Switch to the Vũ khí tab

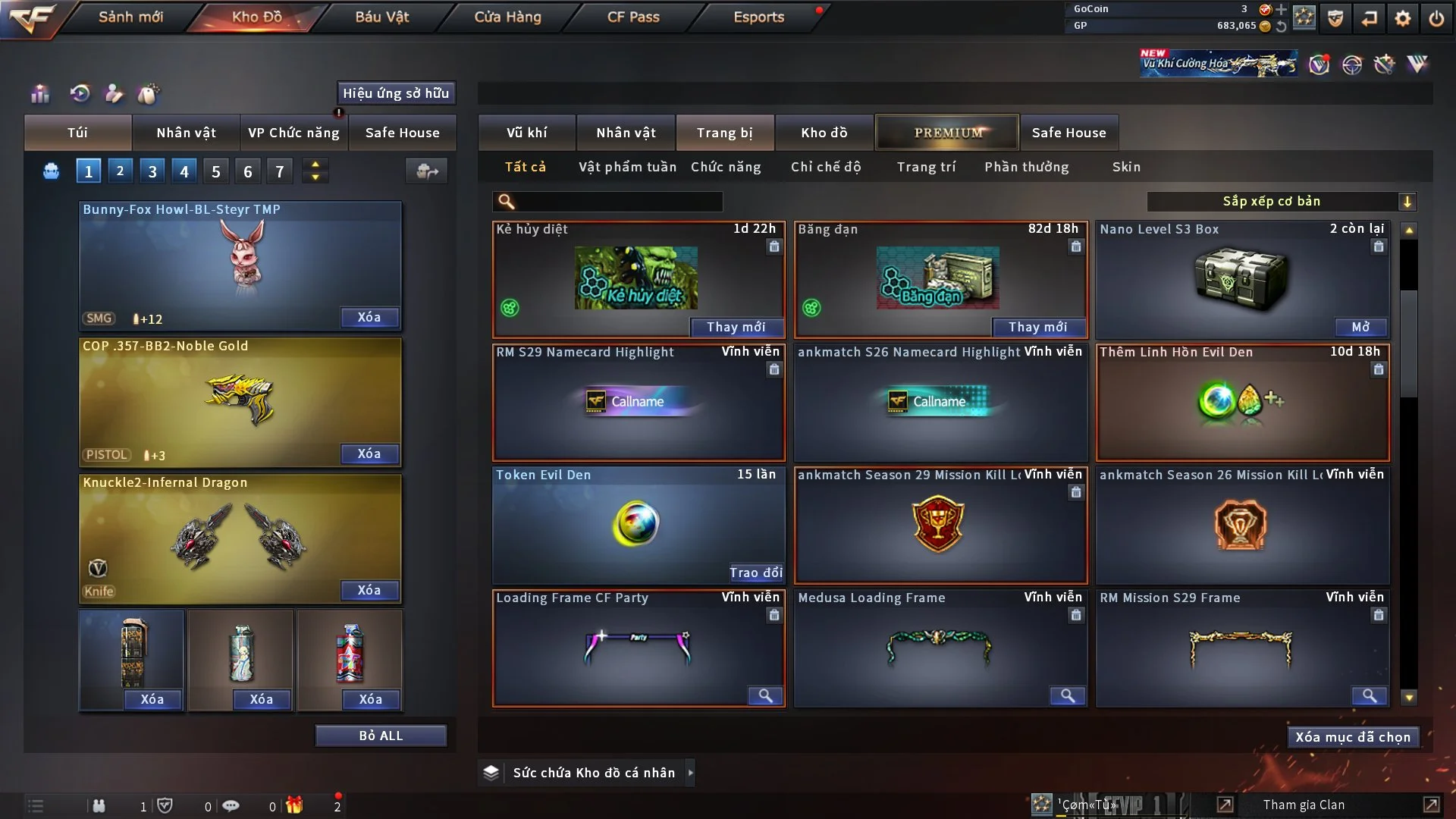pyautogui.click(x=526, y=133)
